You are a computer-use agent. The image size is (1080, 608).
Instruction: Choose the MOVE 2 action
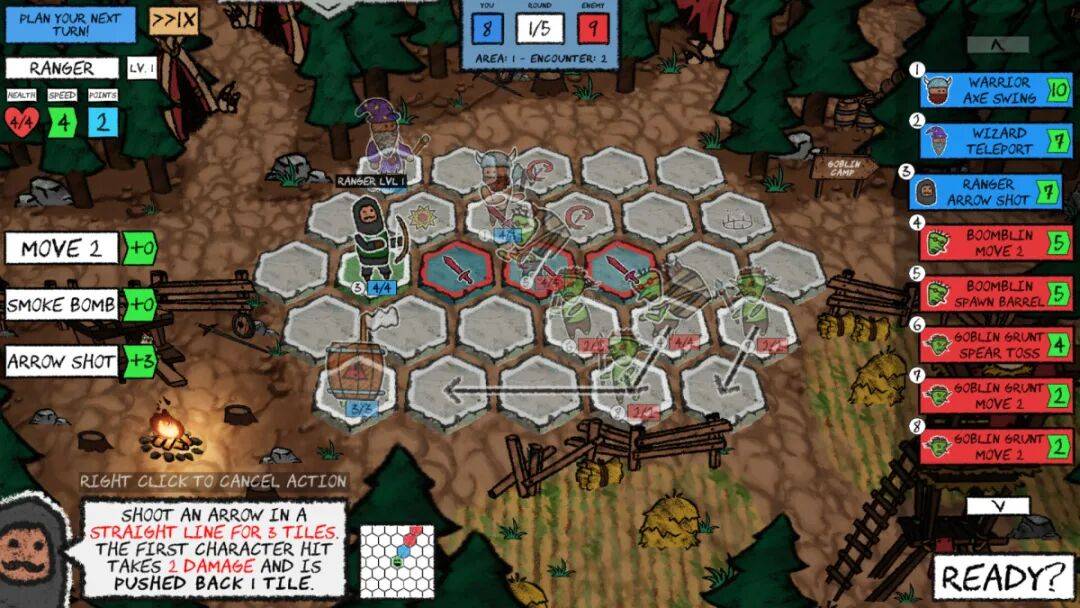coord(62,249)
